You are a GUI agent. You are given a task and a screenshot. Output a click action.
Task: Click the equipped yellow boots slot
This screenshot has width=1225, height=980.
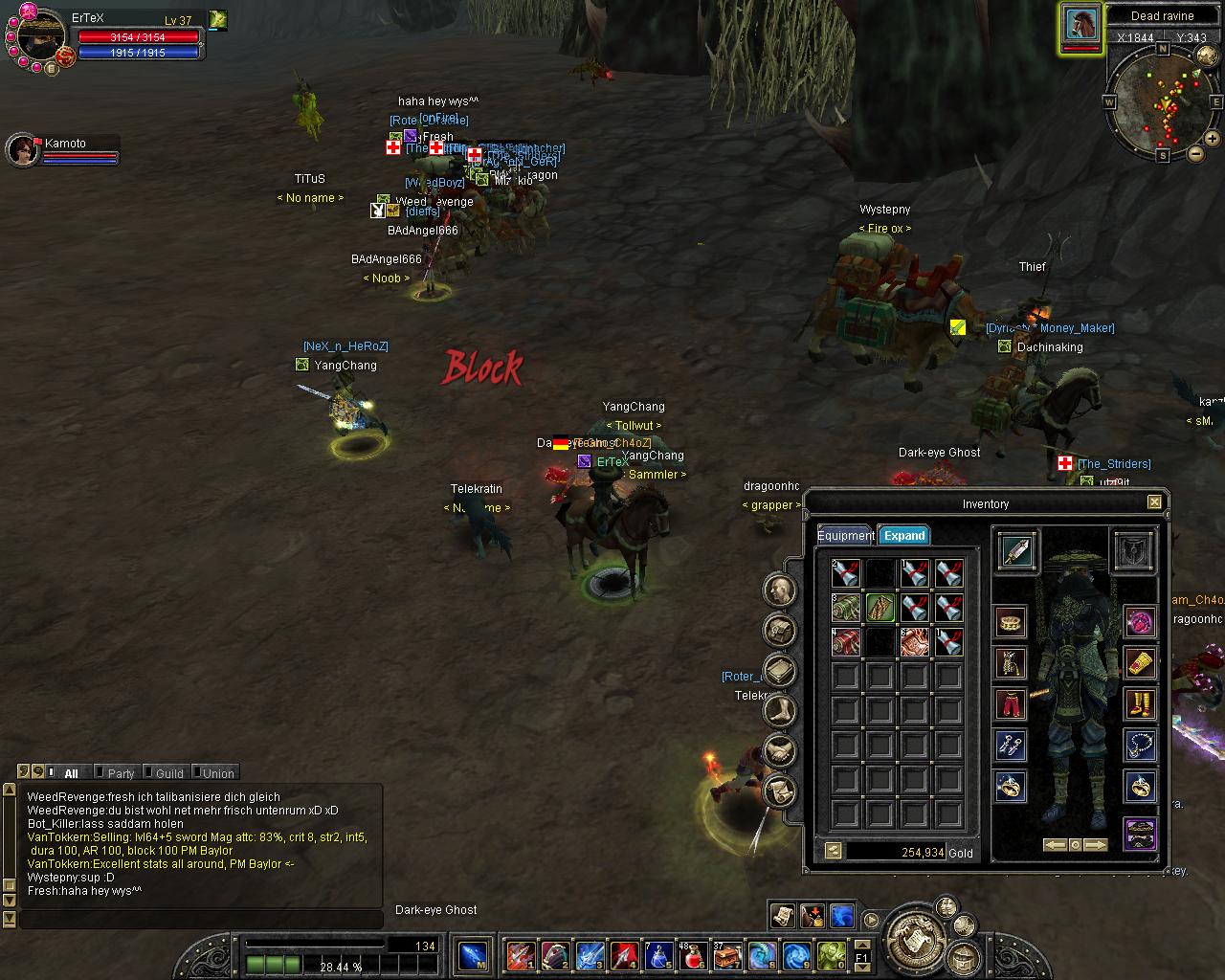[x=1139, y=704]
